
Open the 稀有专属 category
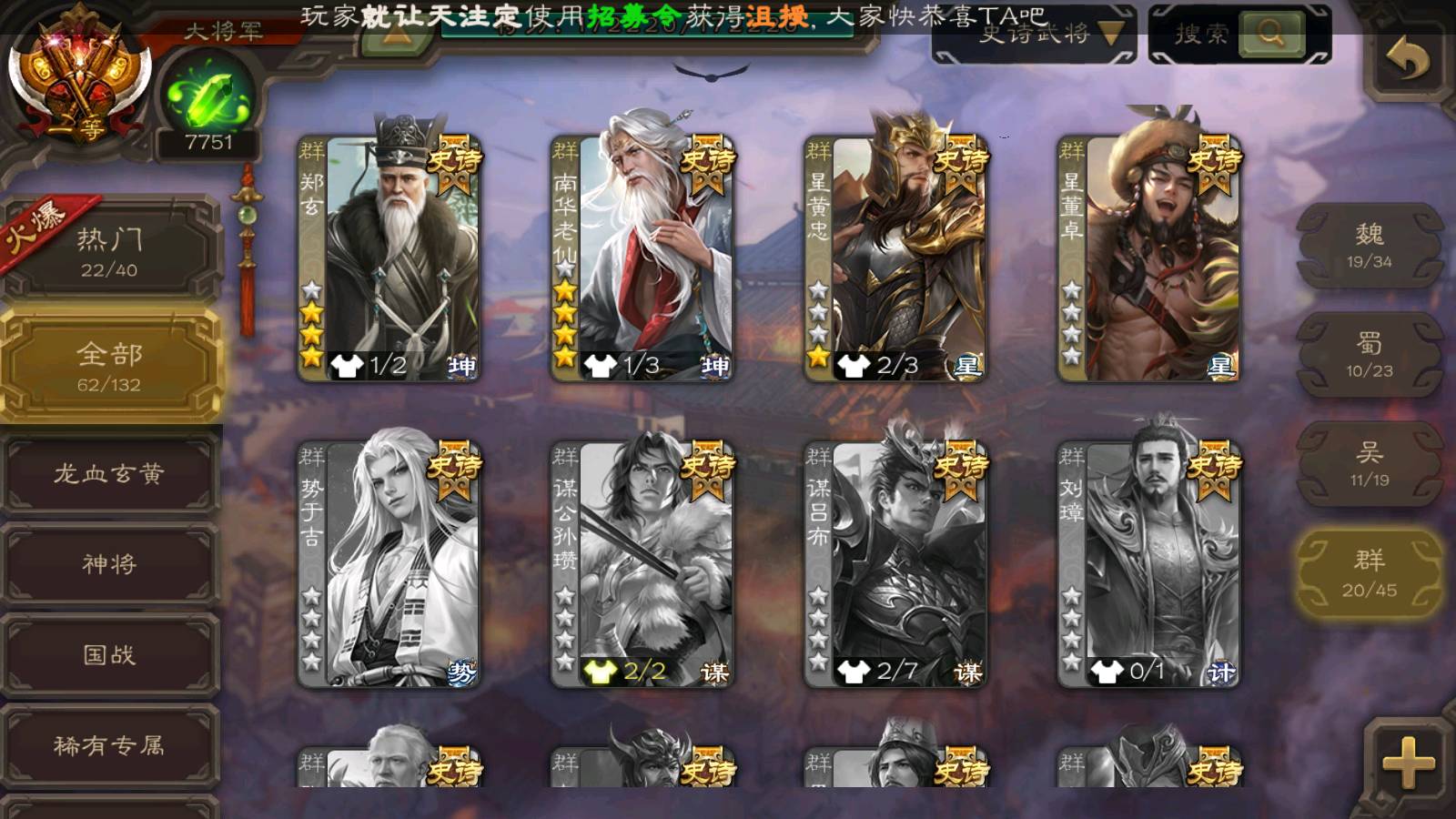(x=109, y=746)
